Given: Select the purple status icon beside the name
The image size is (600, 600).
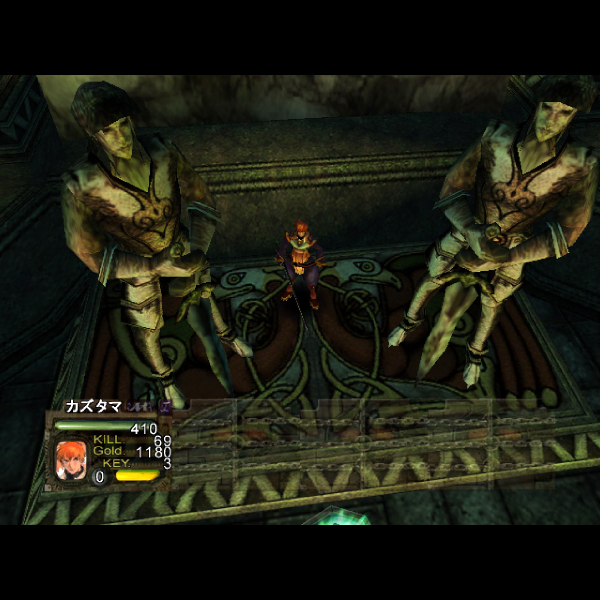Looking at the screenshot, I should 165,407.
